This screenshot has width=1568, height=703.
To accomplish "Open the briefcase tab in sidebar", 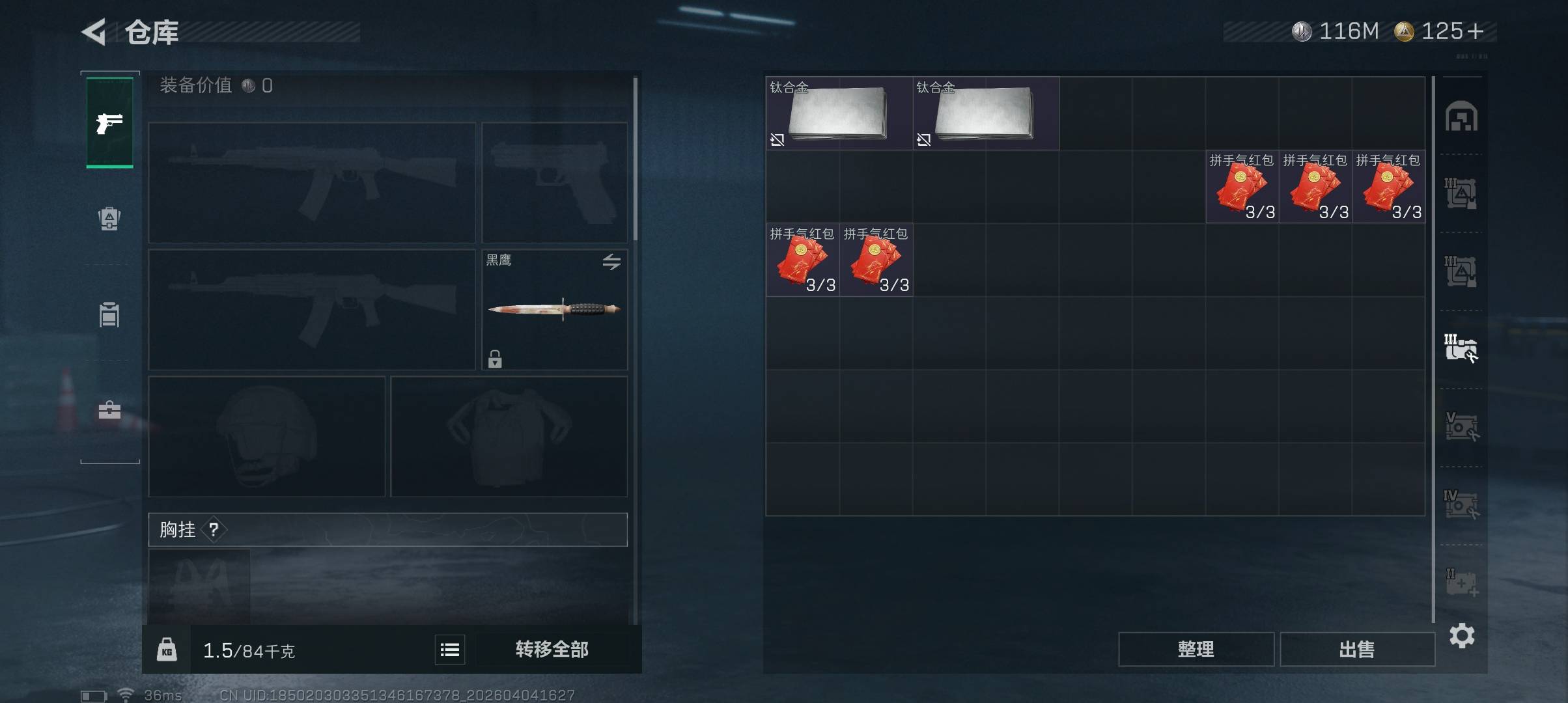I will (109, 410).
